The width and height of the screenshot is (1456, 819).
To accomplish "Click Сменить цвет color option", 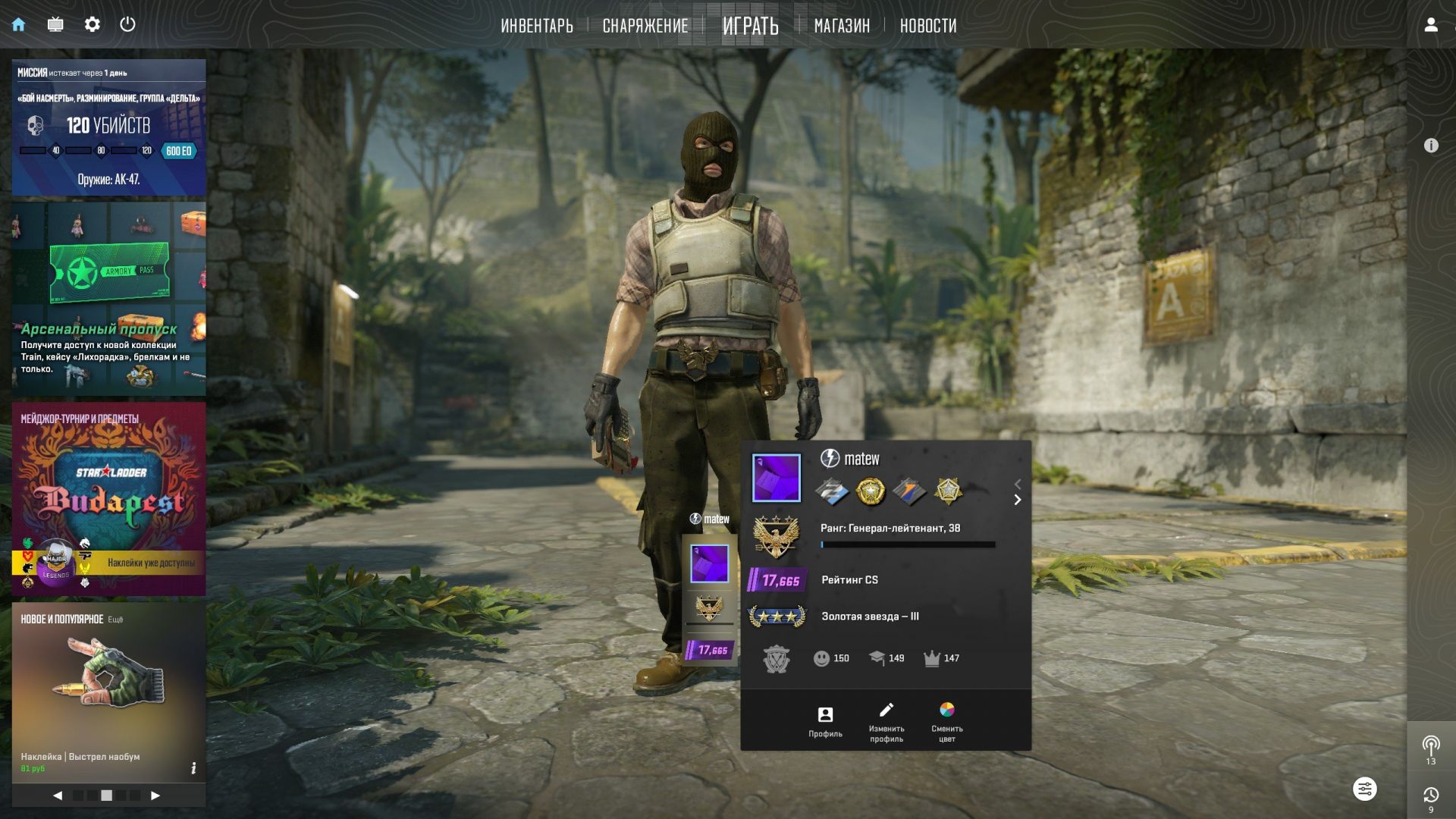I will 946,721.
